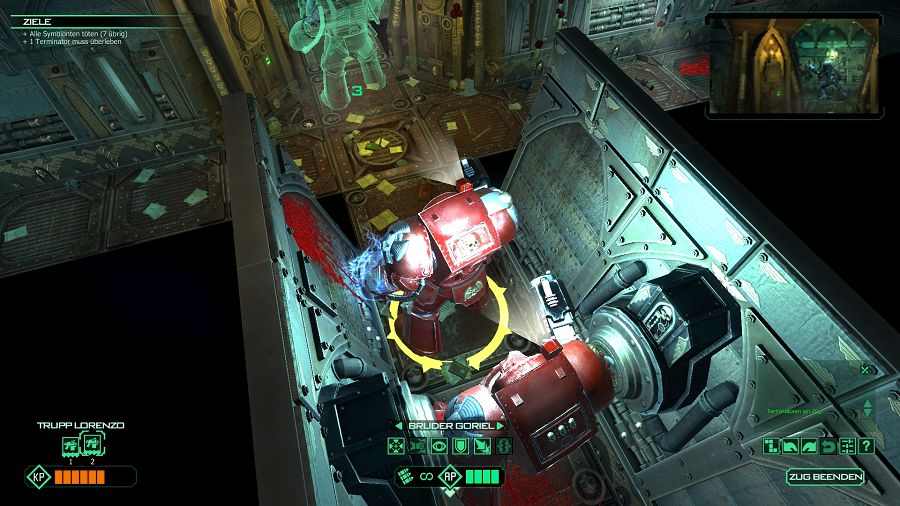Screen dimensions: 900x506
Task: Switch to the next Terminator with the right arrow
Action: [x=499, y=426]
